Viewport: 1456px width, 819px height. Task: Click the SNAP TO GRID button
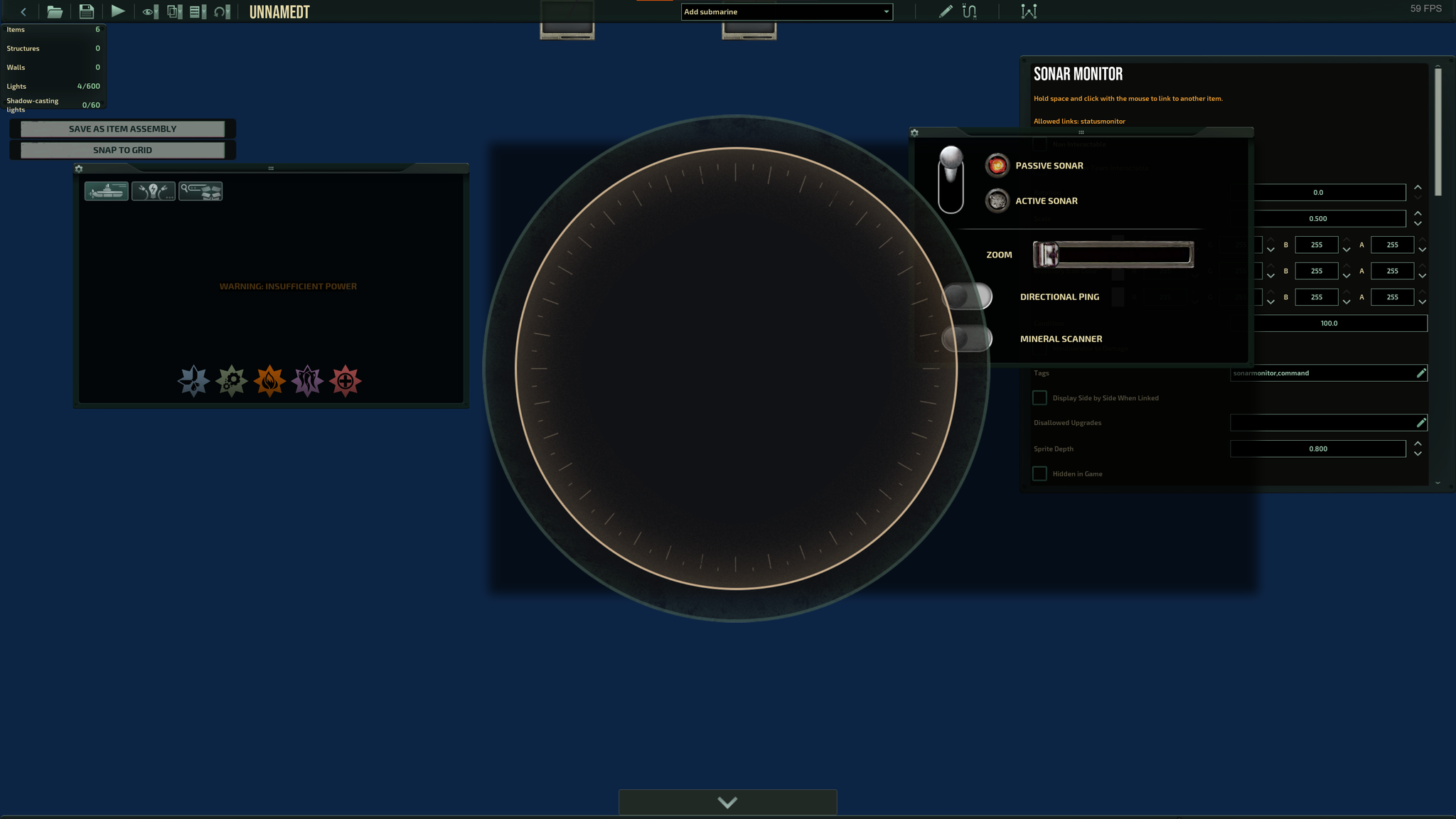[122, 150]
